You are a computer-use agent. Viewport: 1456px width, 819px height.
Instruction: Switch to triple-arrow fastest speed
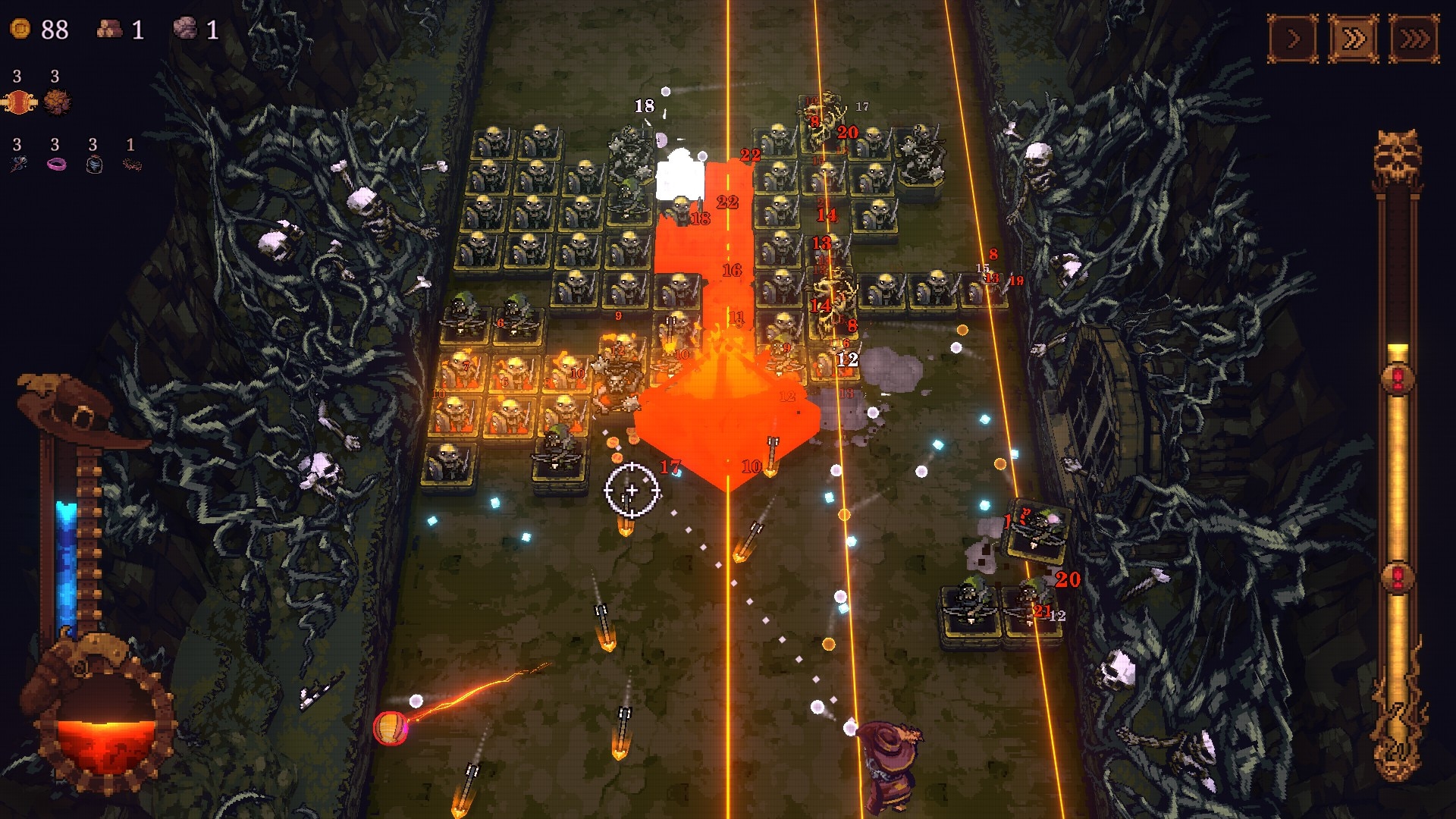1414,38
